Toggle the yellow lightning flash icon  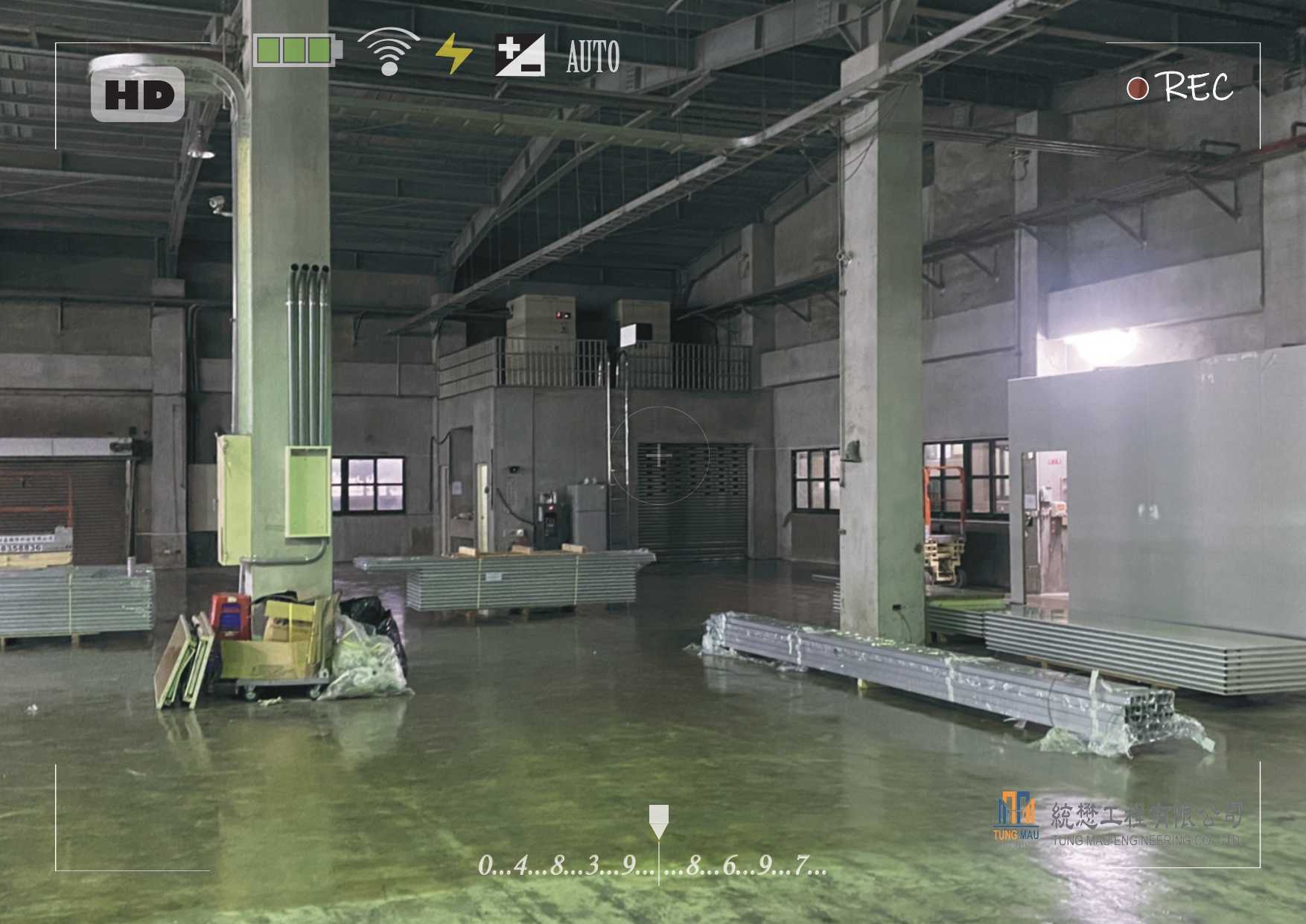click(453, 54)
